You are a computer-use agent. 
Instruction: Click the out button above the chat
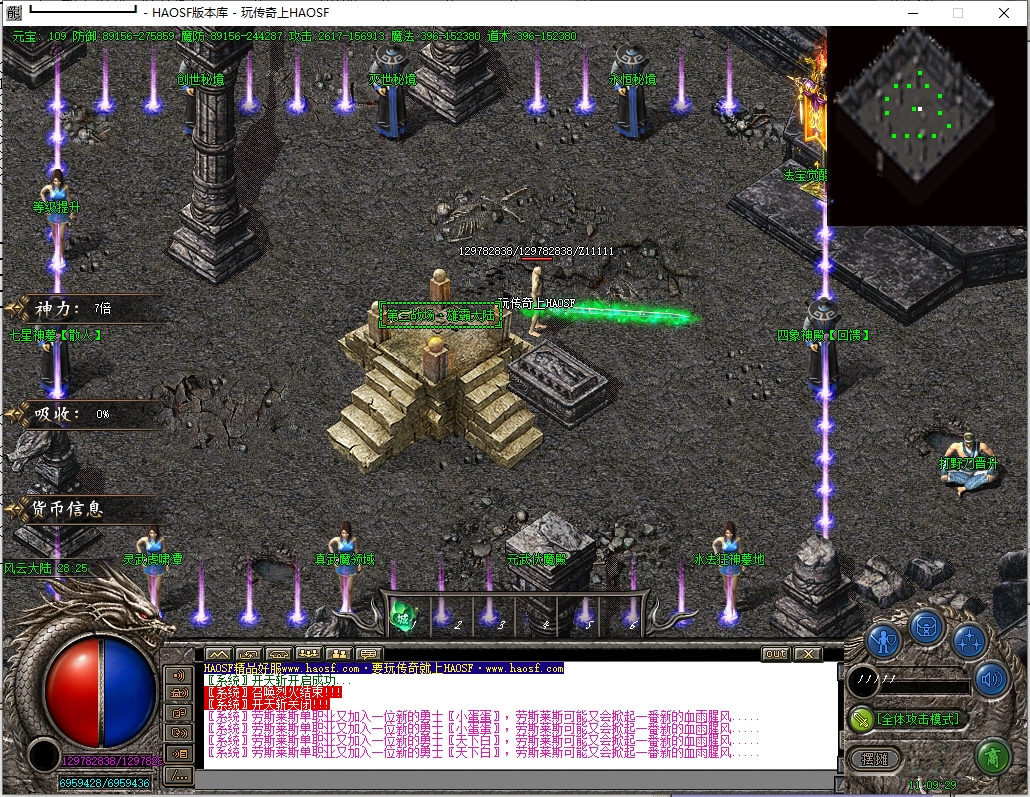[x=774, y=654]
